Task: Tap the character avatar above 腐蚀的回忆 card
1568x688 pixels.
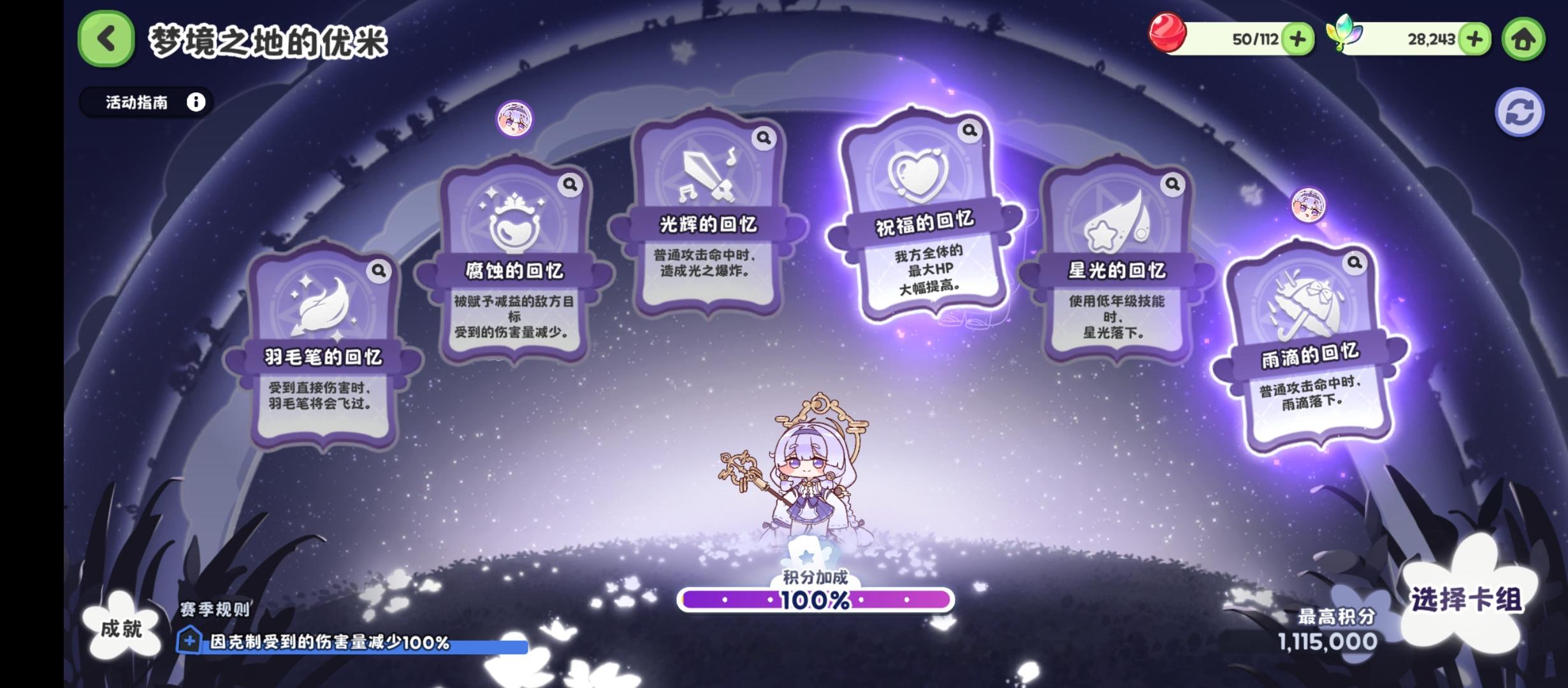Action: 514,119
